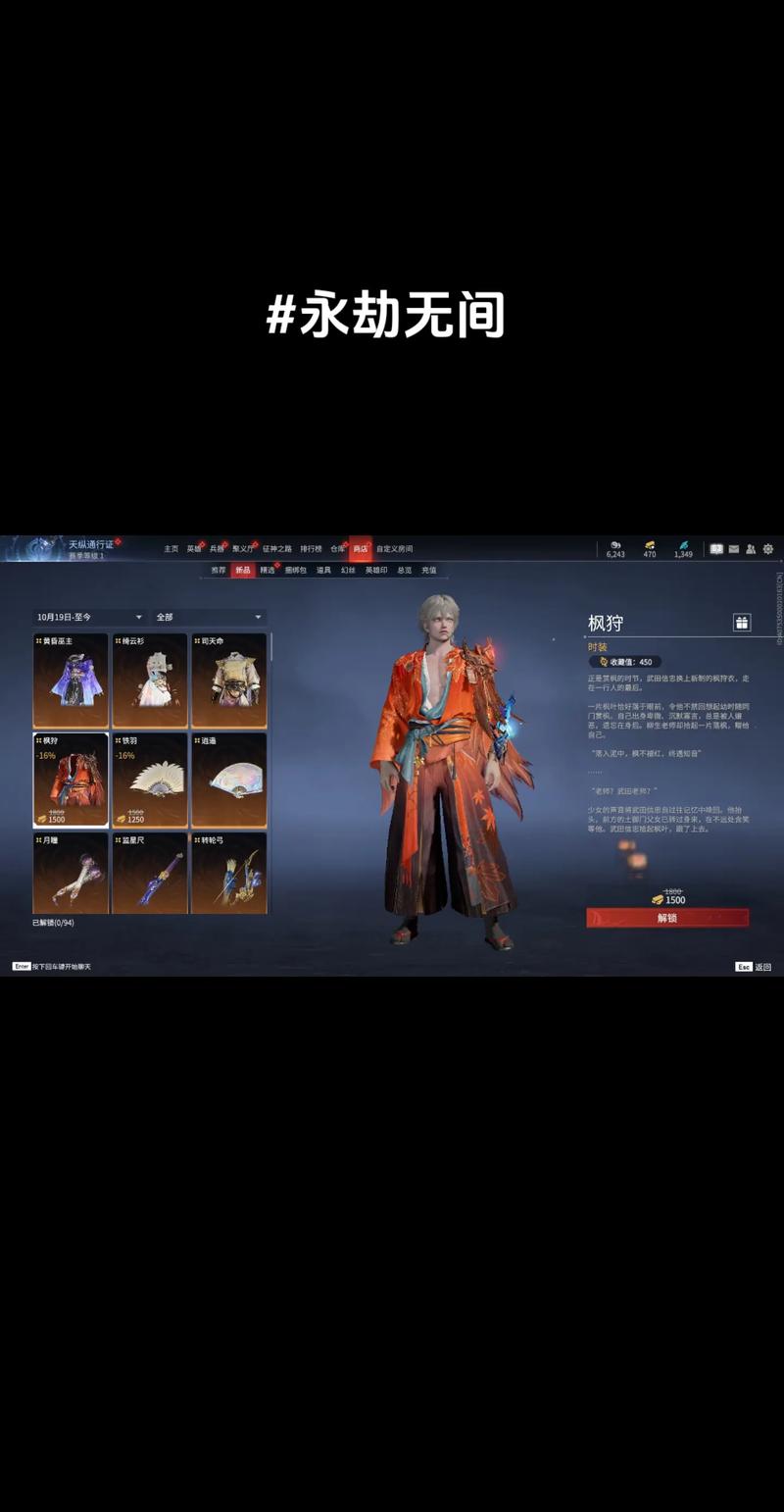Select the 黄昏巫主 purple outfit card
The width and height of the screenshot is (784, 1512).
[71, 680]
